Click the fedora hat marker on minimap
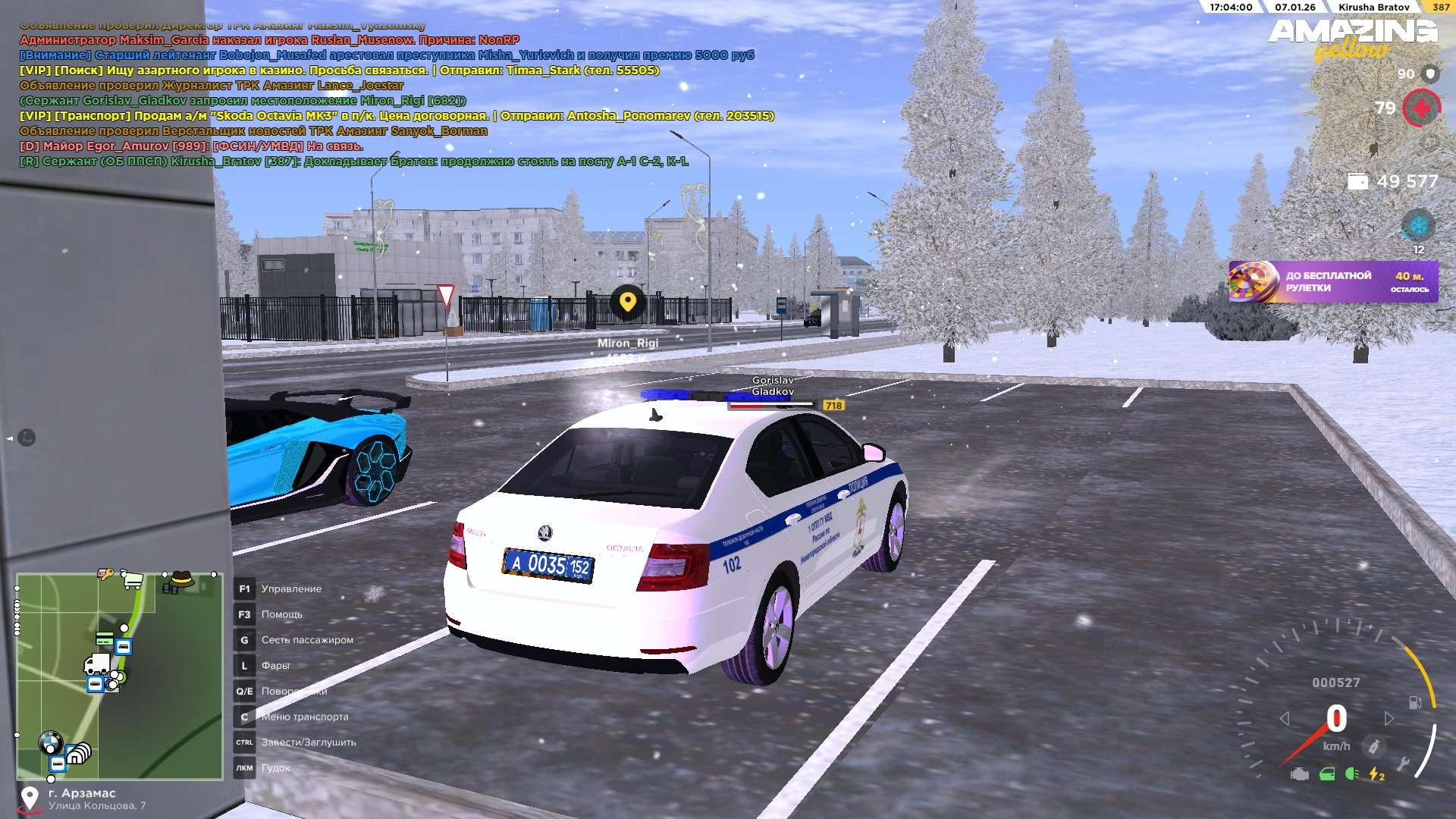Screen dimensions: 1456x819 coord(182,580)
